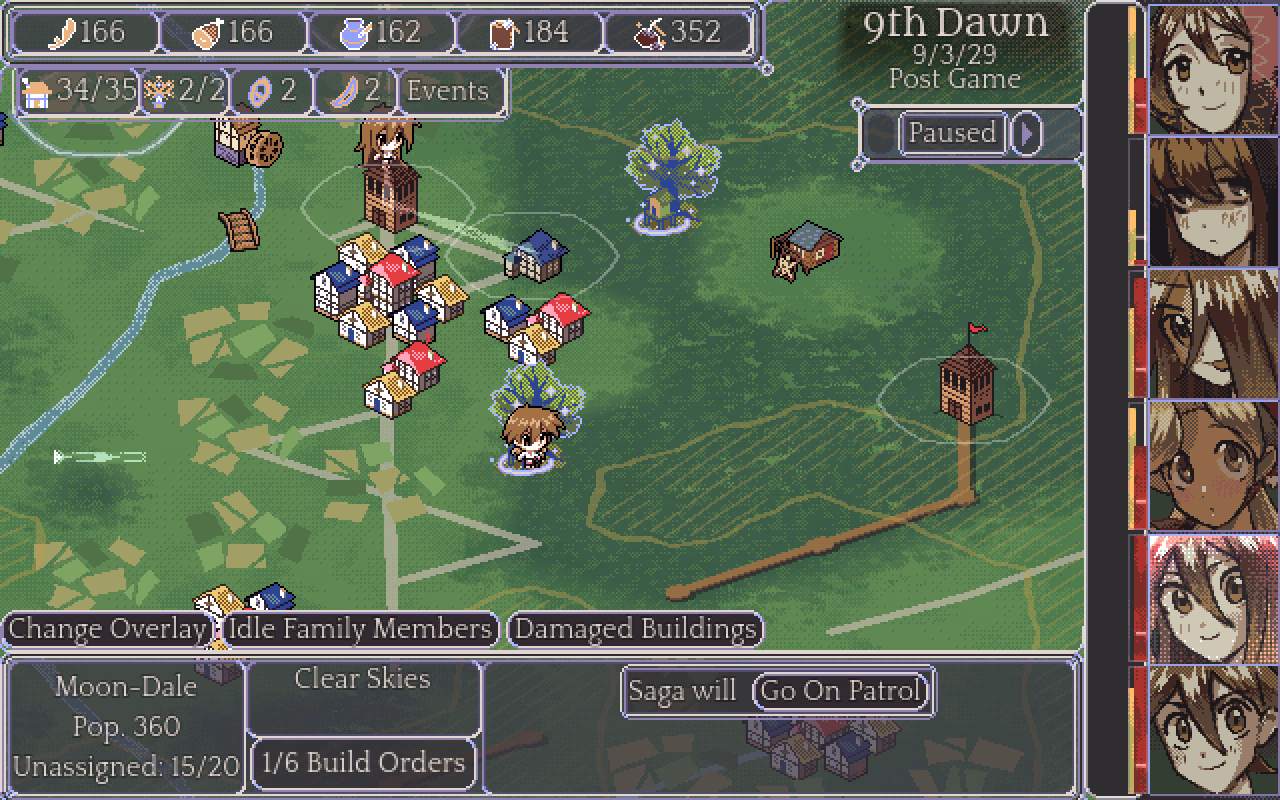
Task: Open the 1/6 Build Orders list
Action: (x=363, y=762)
